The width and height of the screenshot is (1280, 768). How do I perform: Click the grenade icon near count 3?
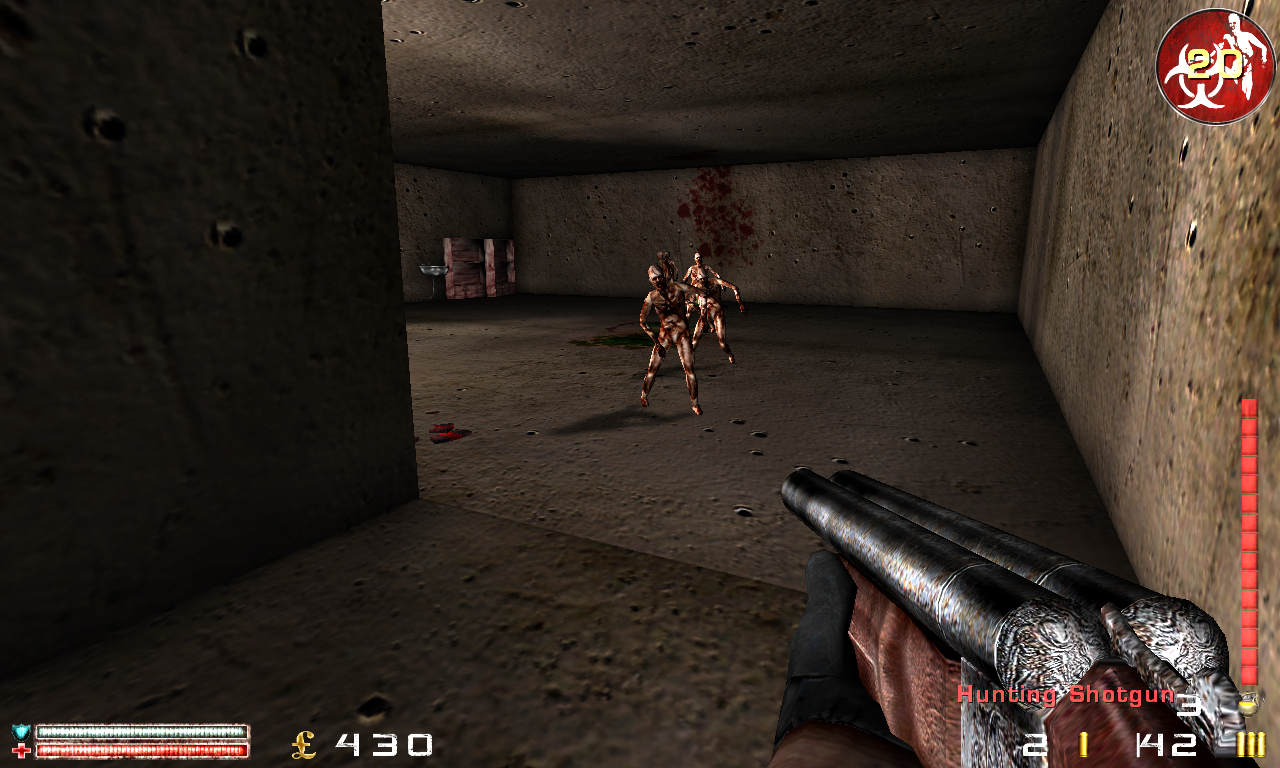point(1247,704)
